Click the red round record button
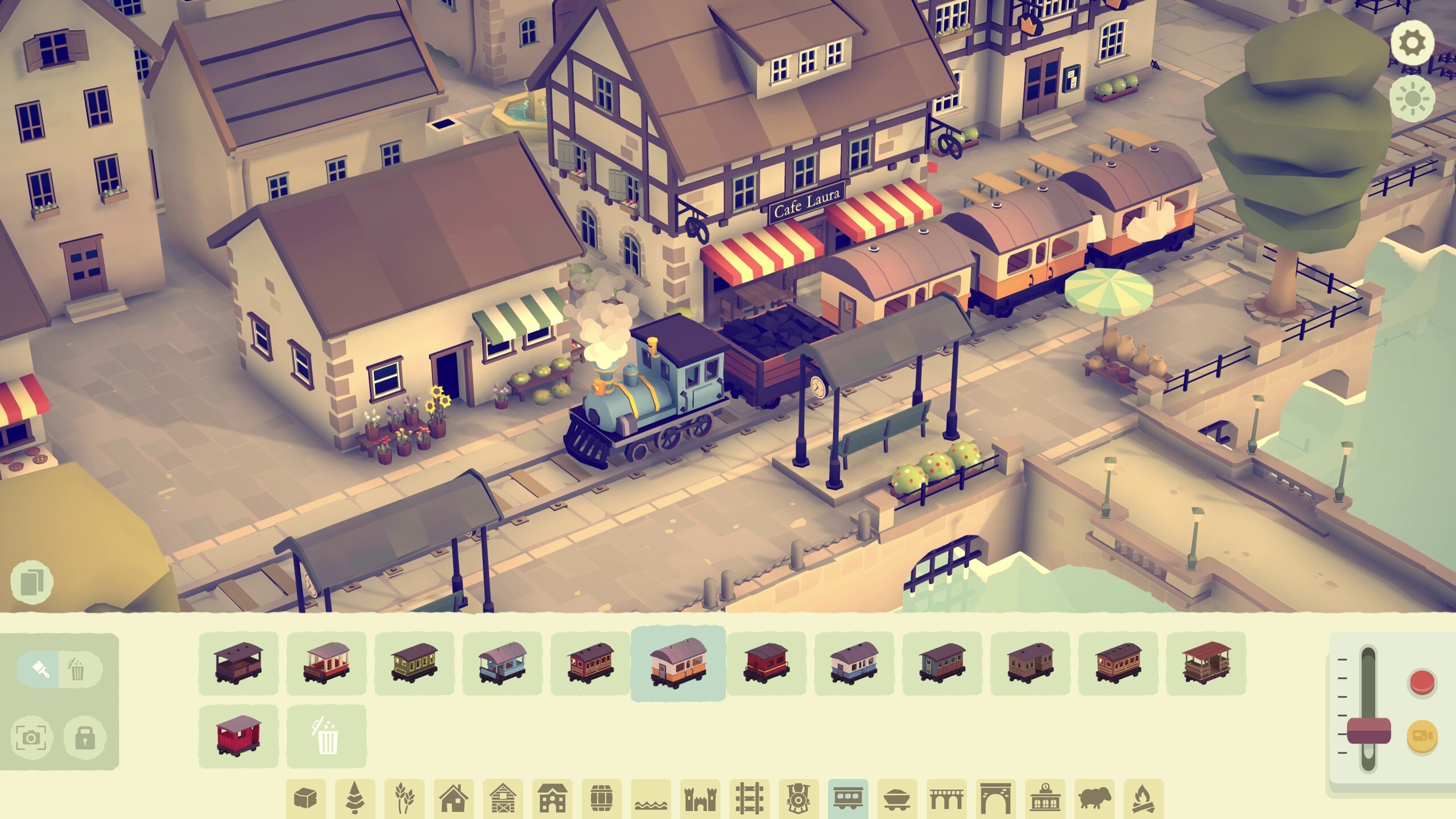Screen dimensions: 1456x819 (1422, 682)
